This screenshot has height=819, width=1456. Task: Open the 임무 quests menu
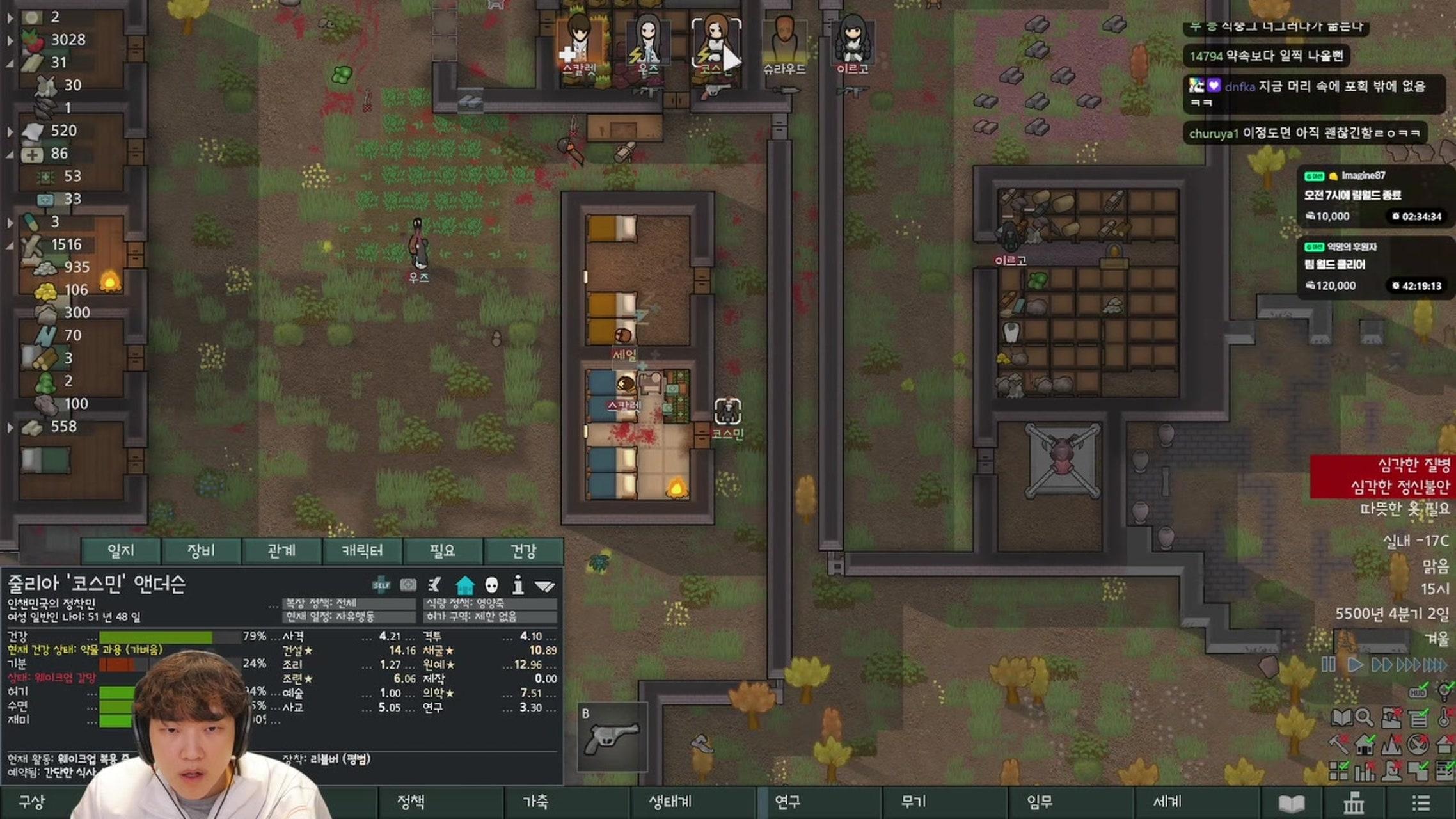coord(1039,802)
